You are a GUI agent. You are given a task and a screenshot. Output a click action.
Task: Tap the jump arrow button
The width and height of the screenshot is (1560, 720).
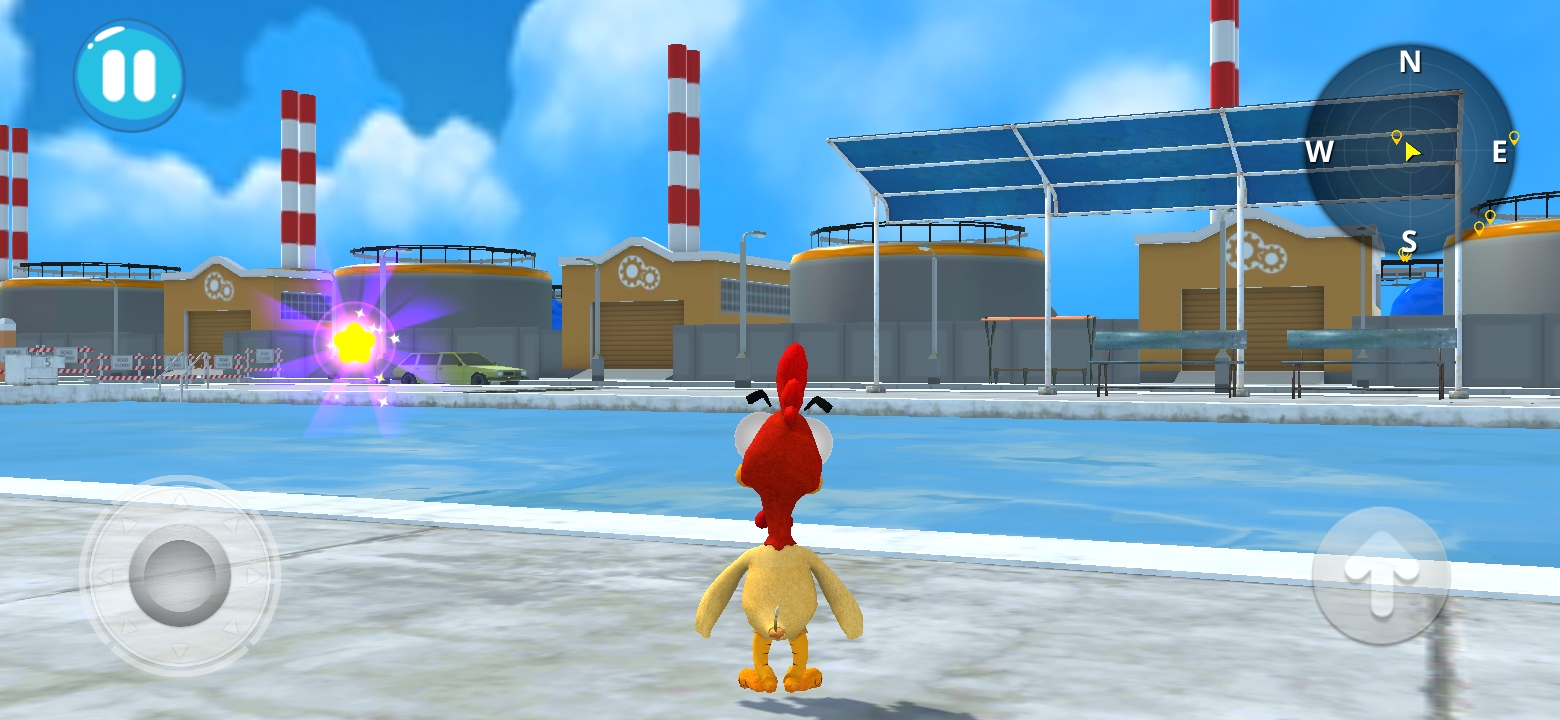(x=1381, y=575)
